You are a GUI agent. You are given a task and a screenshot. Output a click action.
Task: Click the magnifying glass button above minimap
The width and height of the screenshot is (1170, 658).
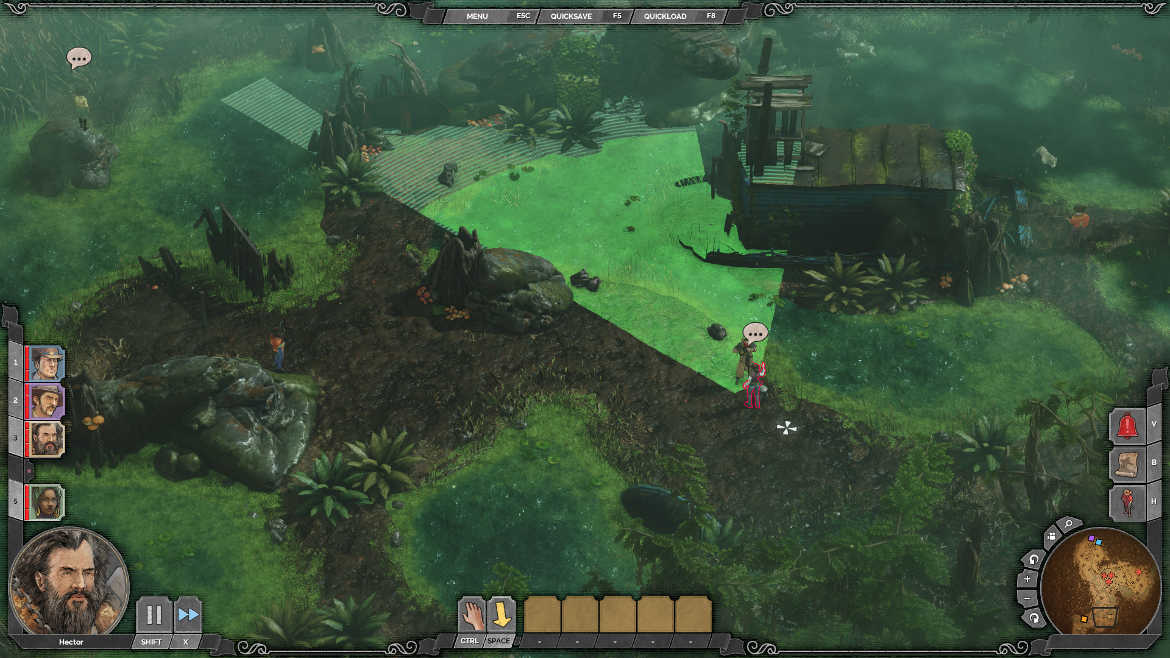click(x=1068, y=524)
